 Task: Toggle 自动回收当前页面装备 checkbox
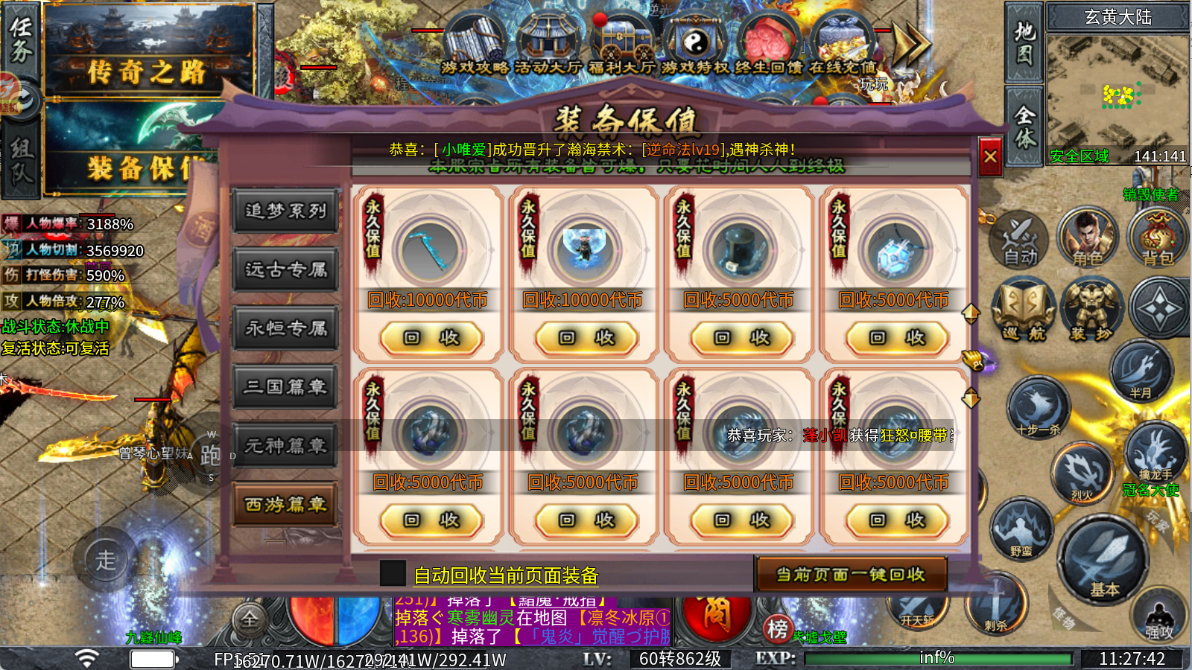393,574
